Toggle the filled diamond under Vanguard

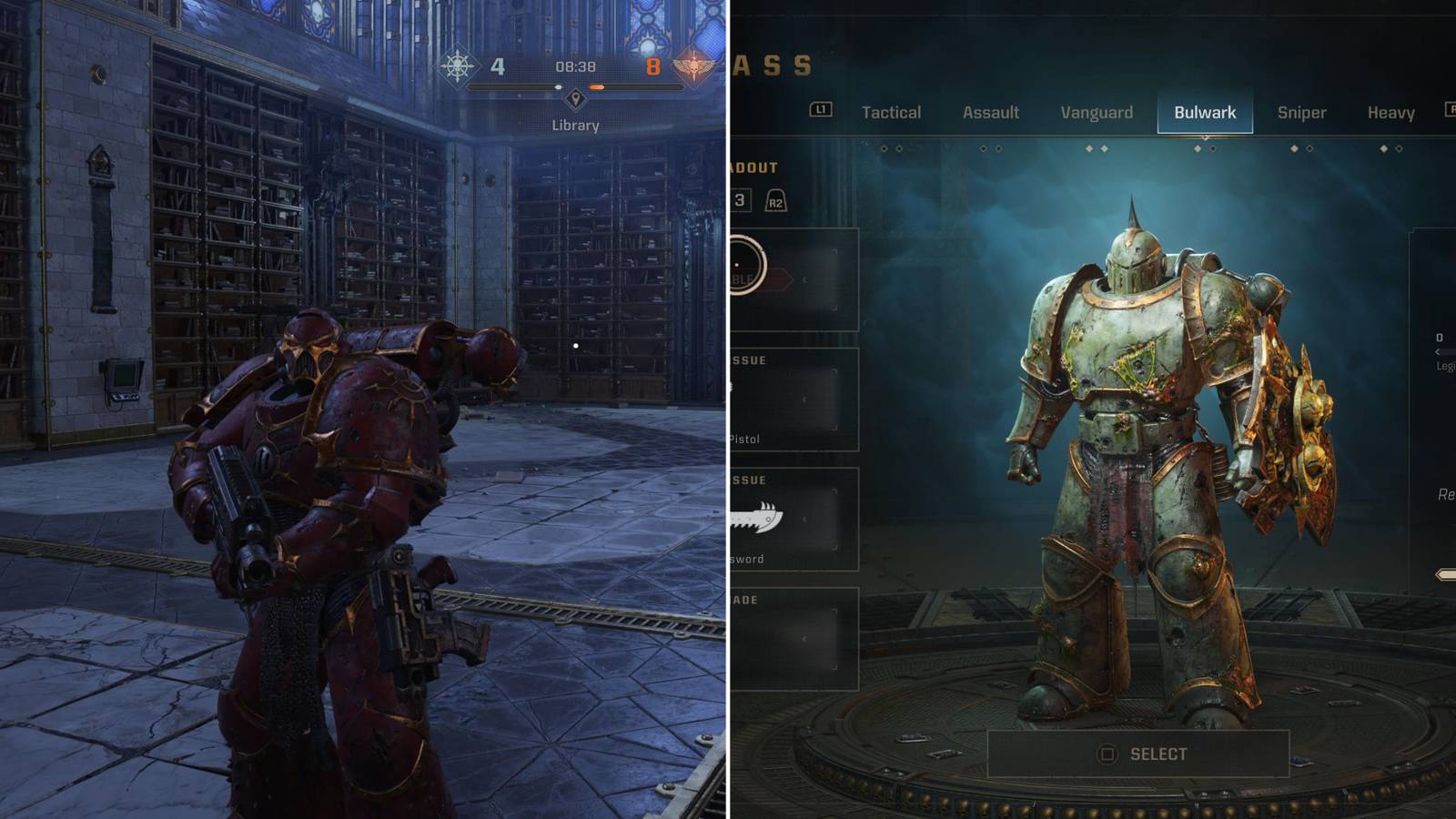(1089, 147)
